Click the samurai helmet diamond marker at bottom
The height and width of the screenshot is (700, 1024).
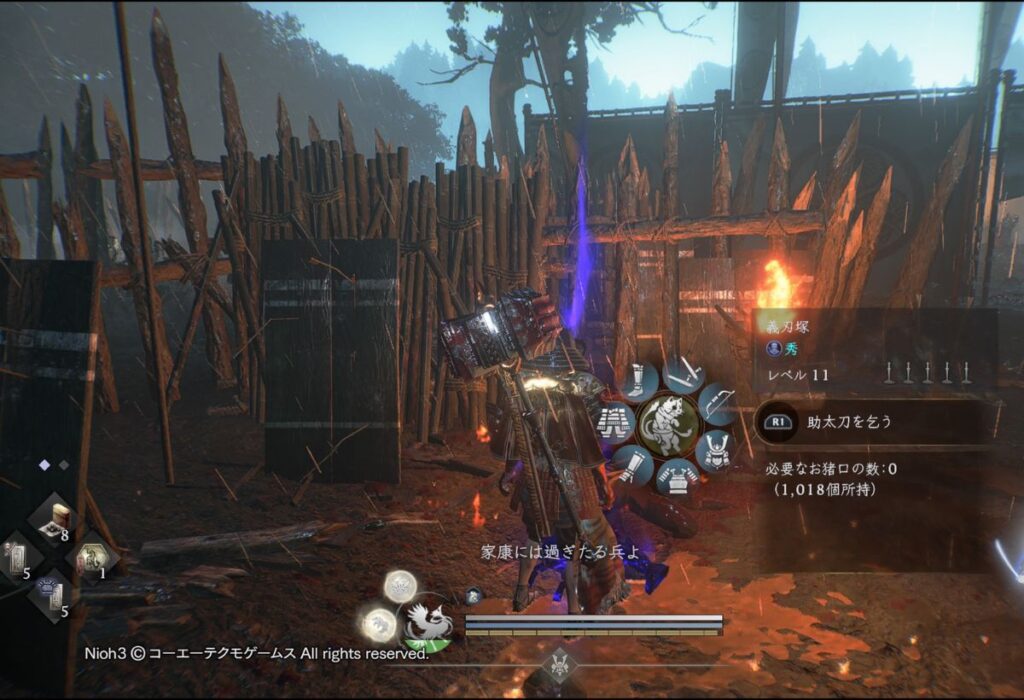tap(558, 664)
